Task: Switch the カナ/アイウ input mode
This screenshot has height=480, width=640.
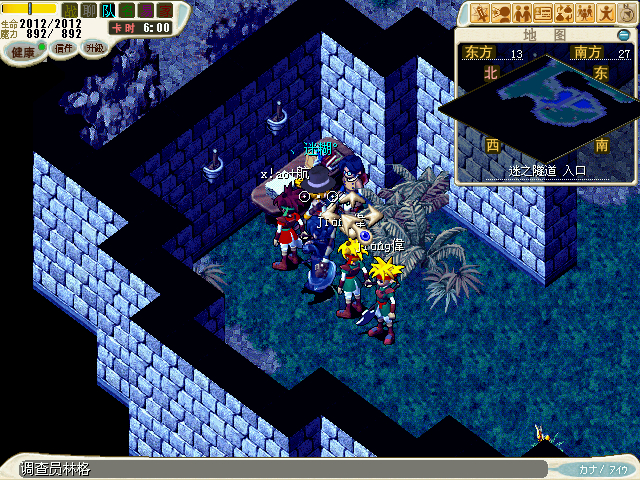Action: (603, 469)
